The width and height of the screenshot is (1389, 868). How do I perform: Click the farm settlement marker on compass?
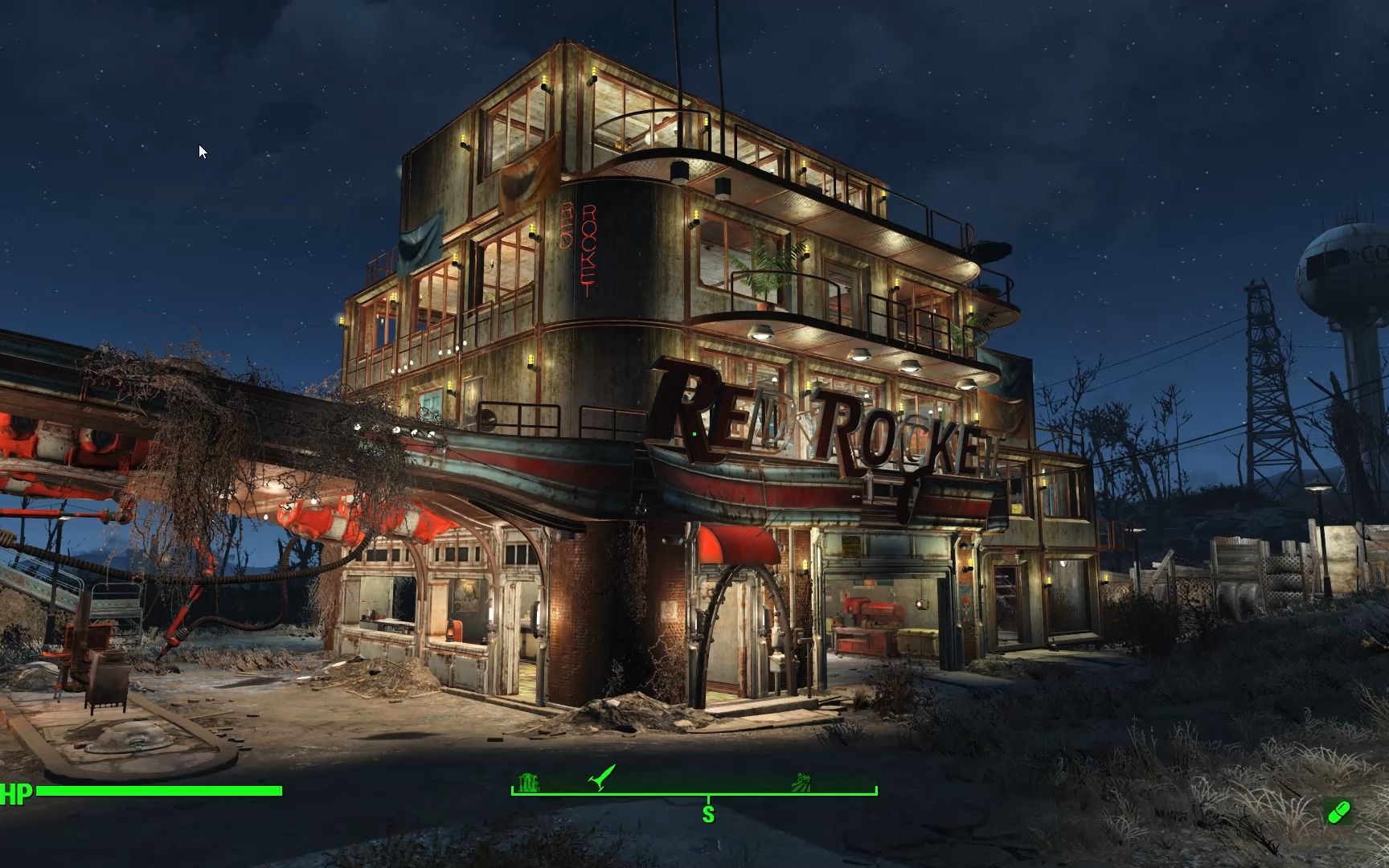(801, 781)
